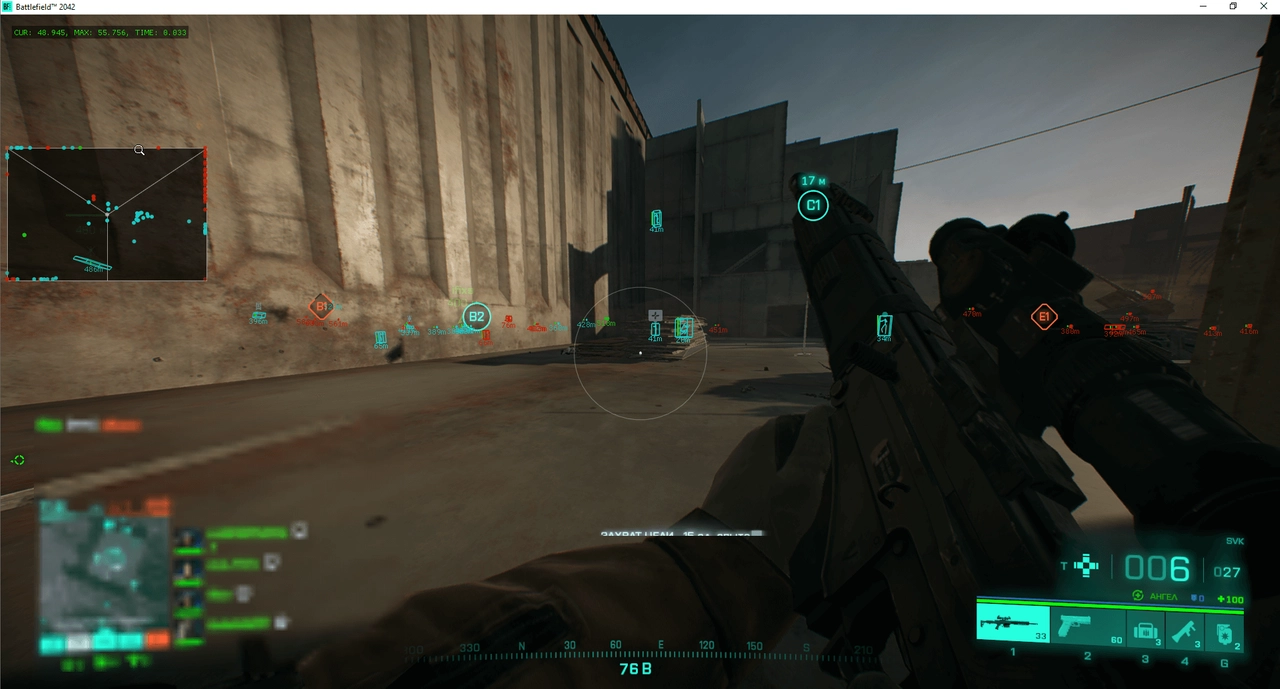Image resolution: width=1280 pixels, height=689 pixels.
Task: Click the plus-shaped call-in icon beside ammo
Action: pos(1086,567)
